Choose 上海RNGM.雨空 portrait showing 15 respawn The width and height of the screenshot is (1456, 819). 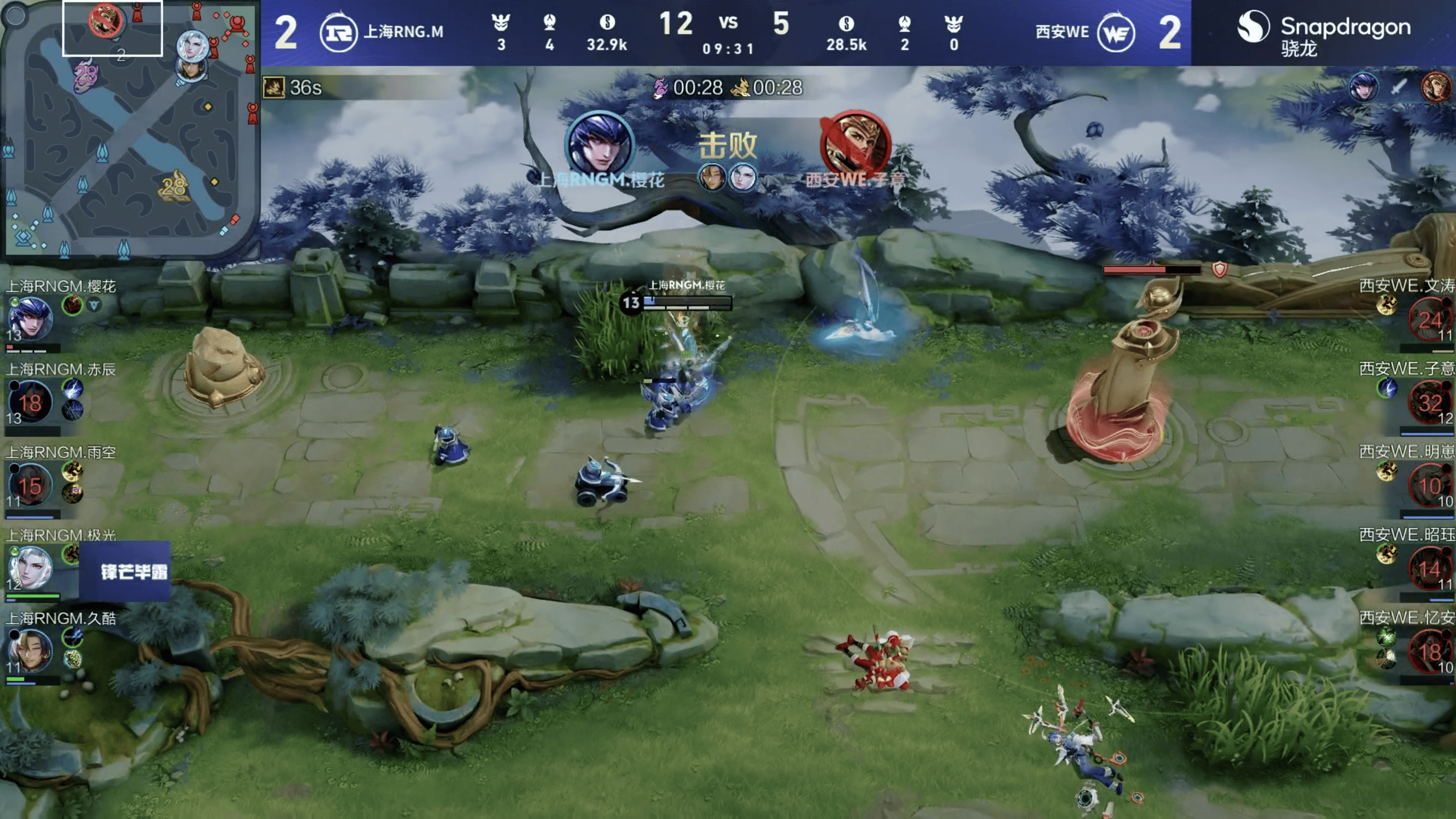(30, 485)
